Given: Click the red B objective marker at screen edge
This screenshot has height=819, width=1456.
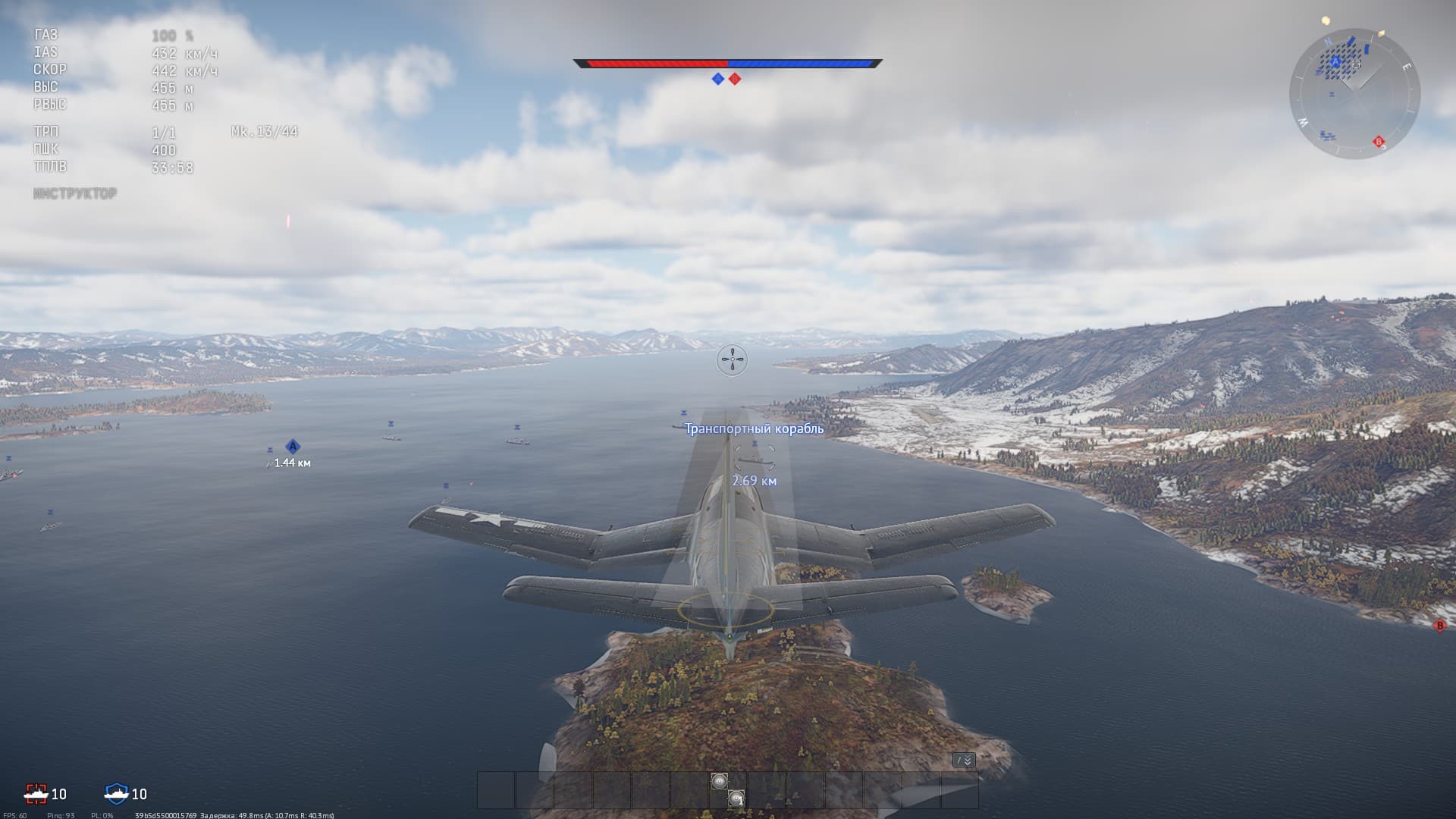Looking at the screenshot, I should coord(1439,626).
